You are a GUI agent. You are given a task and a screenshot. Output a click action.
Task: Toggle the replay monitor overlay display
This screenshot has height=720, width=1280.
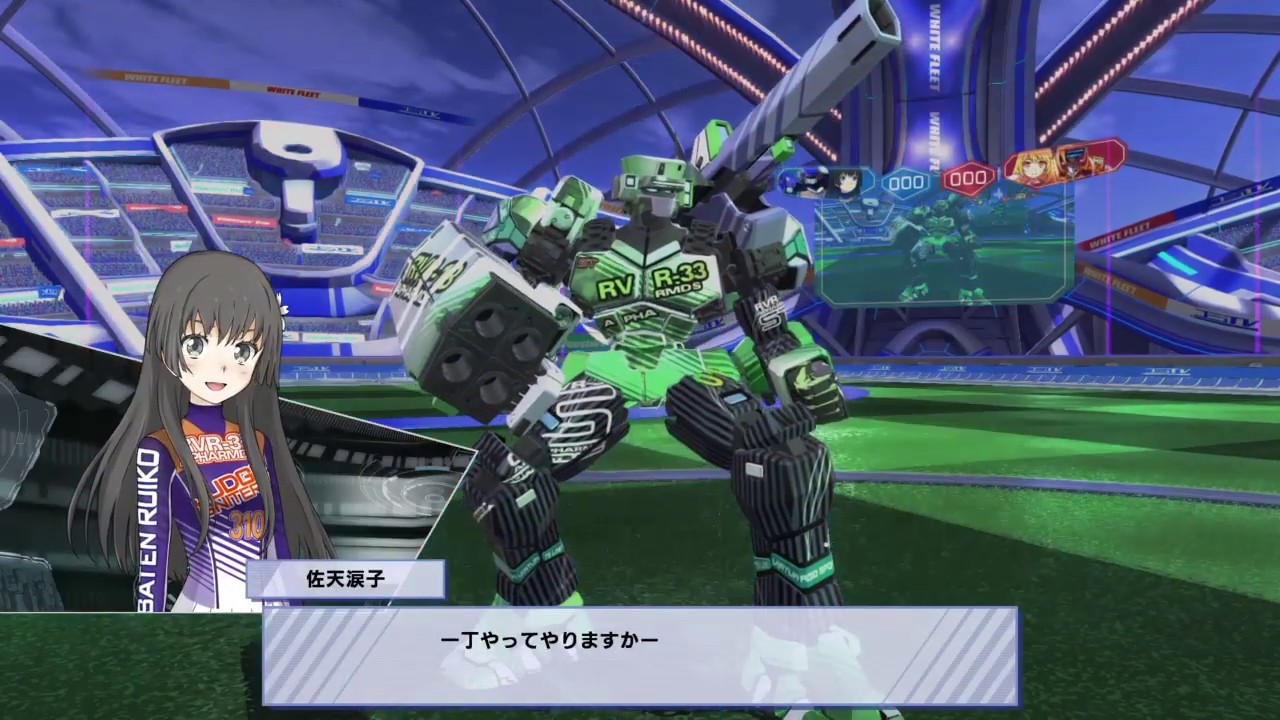pyautogui.click(x=945, y=250)
